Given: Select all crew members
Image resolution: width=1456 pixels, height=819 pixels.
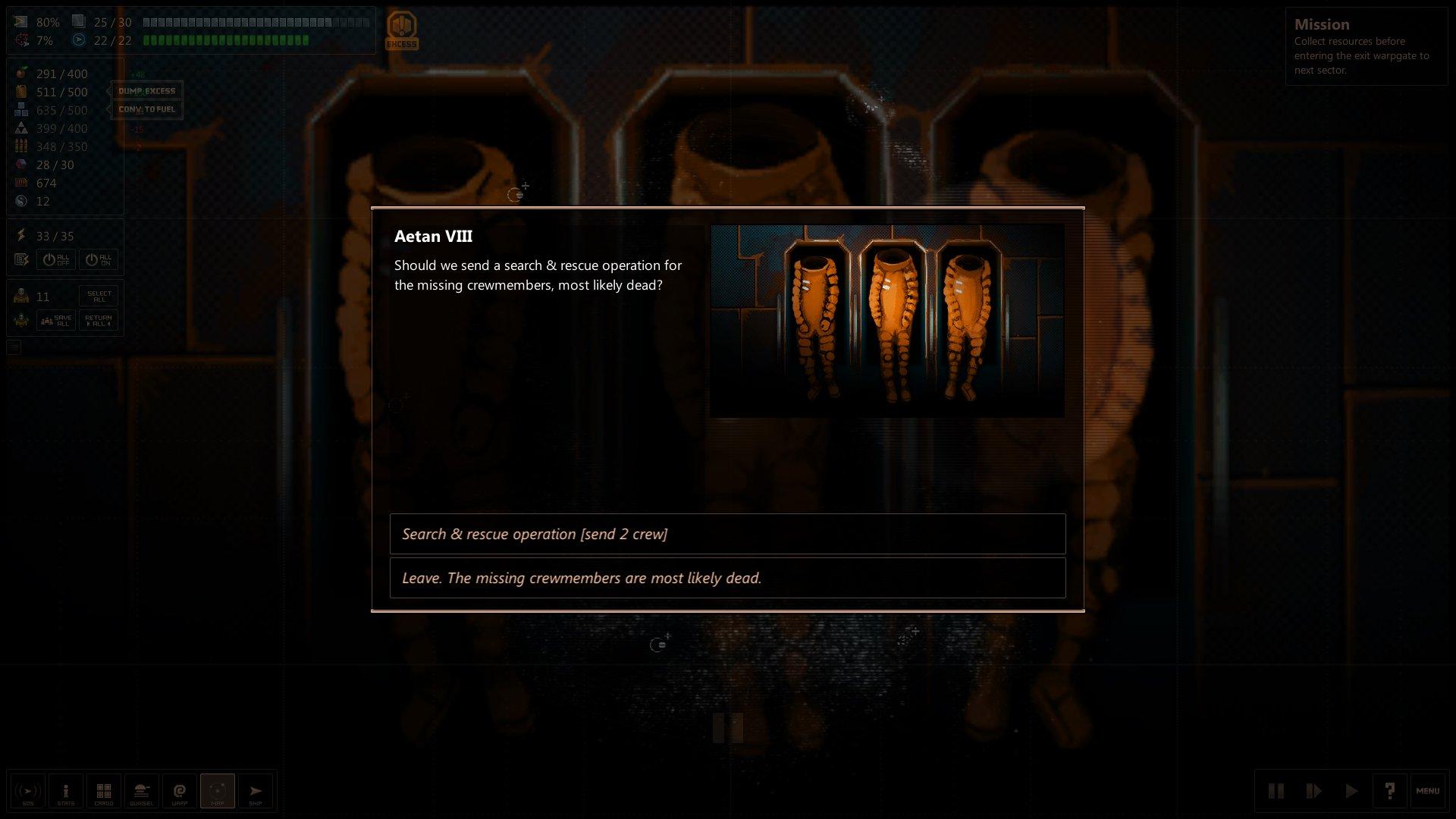Looking at the screenshot, I should tap(99, 296).
